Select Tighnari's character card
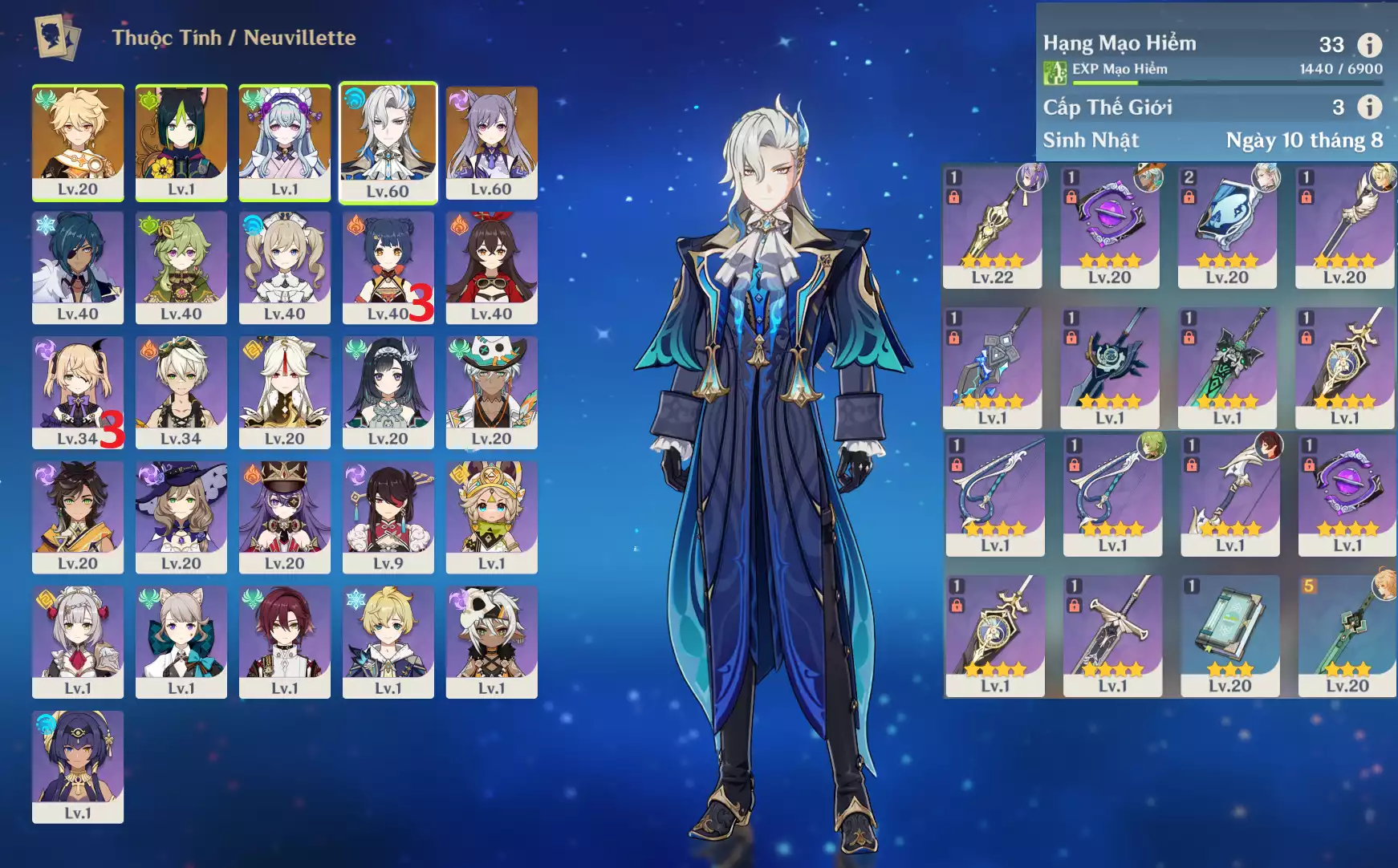Image resolution: width=1398 pixels, height=868 pixels. pos(181,142)
